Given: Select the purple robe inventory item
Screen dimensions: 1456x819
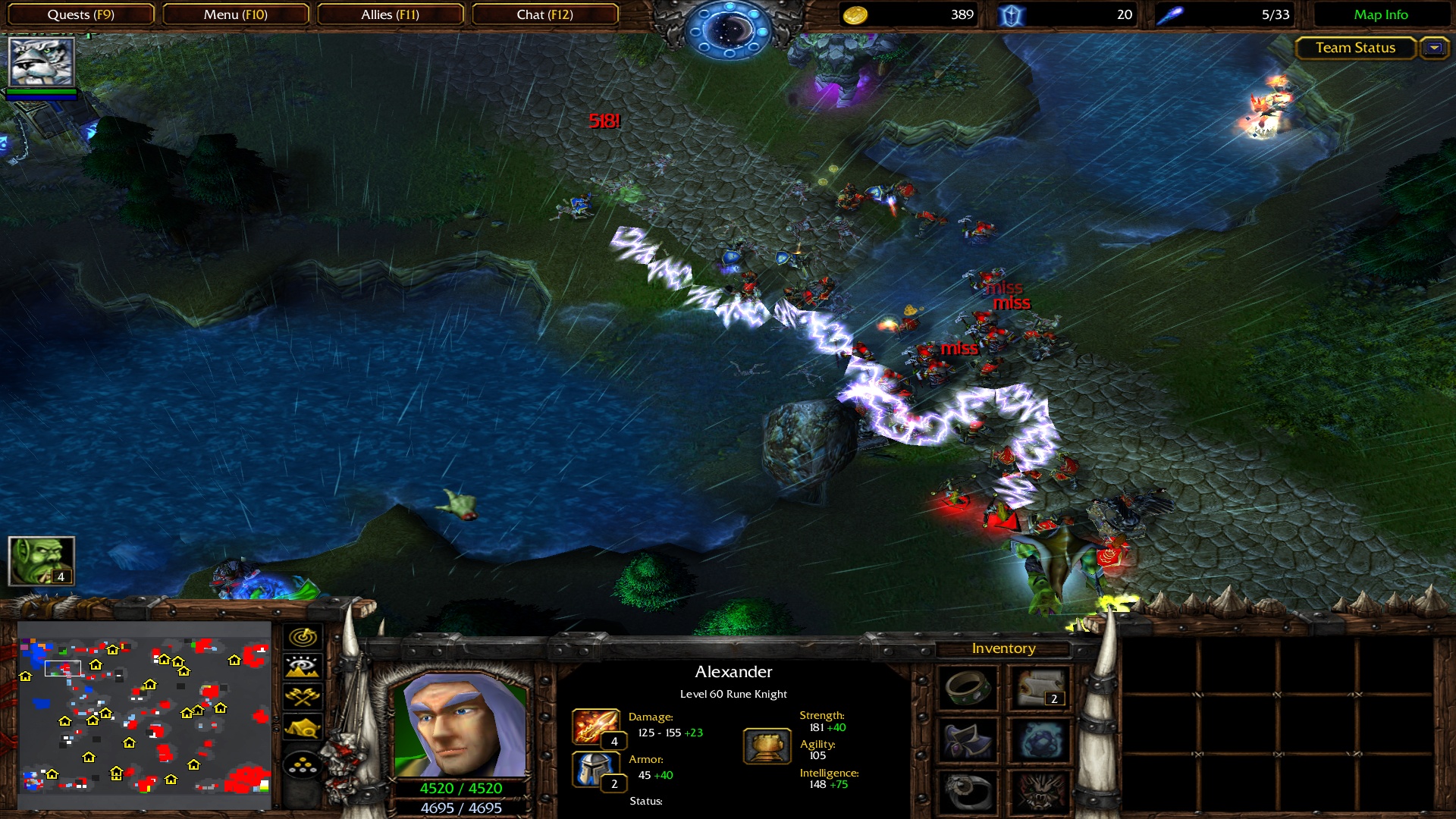Looking at the screenshot, I should (968, 740).
